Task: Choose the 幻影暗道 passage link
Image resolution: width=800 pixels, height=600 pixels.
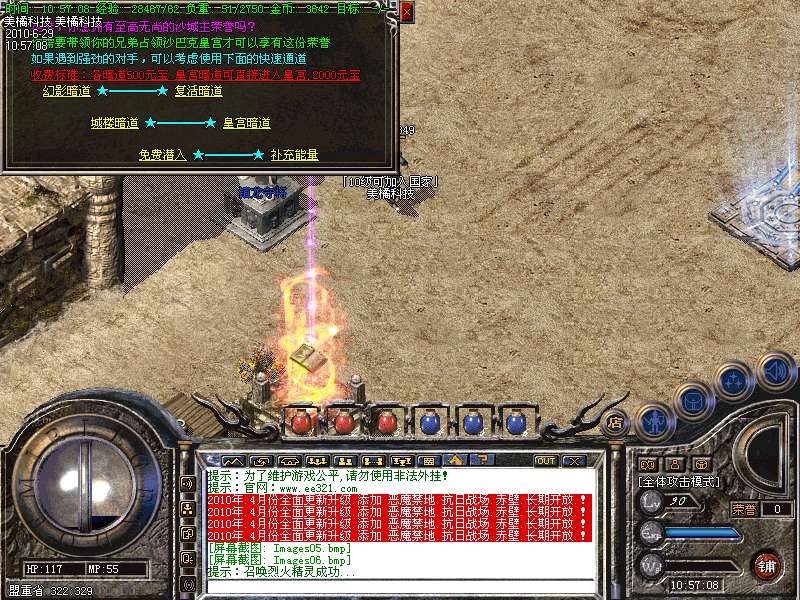Action: tap(66, 91)
